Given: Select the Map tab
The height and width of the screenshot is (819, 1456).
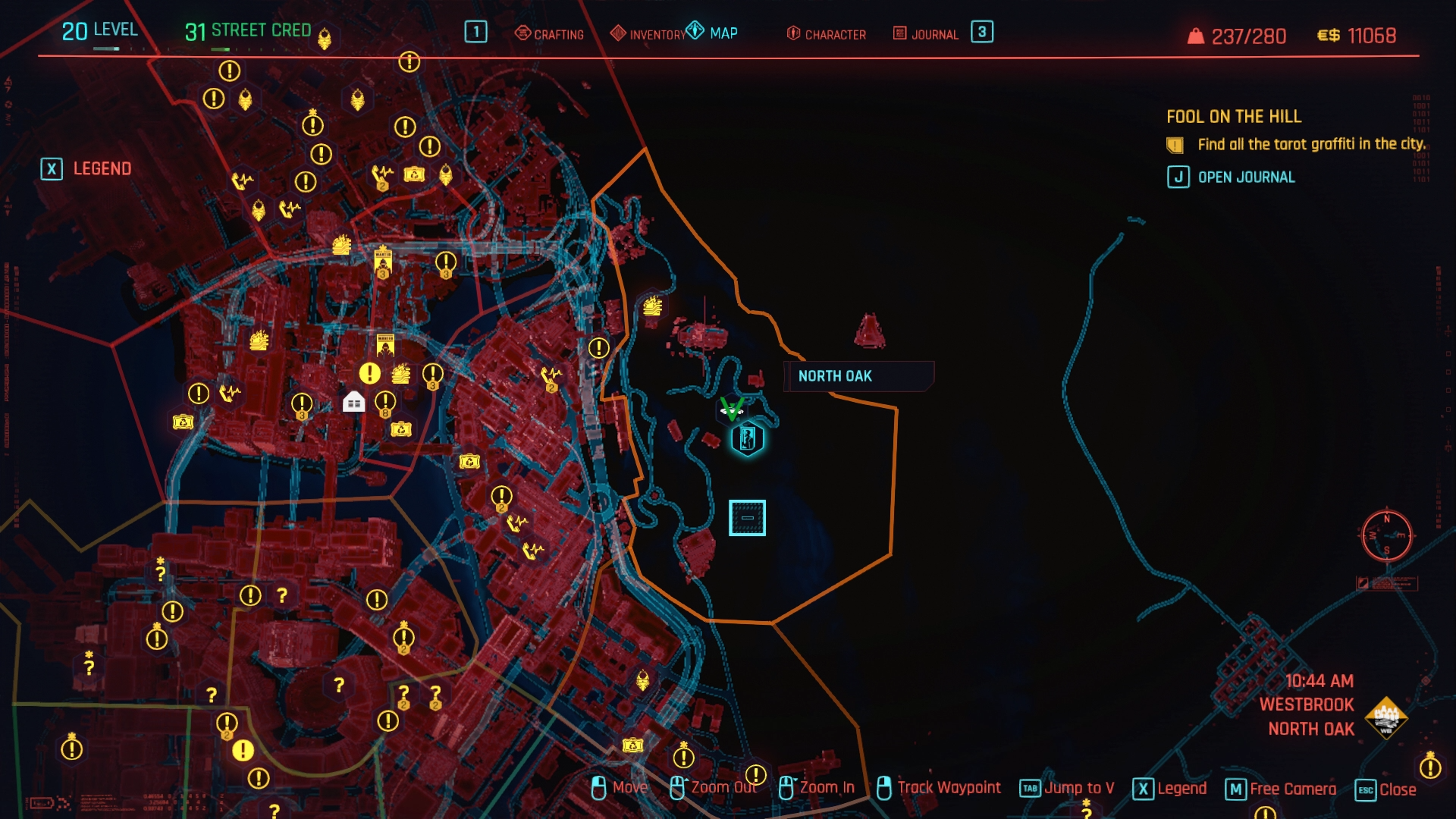Looking at the screenshot, I should coord(713,33).
